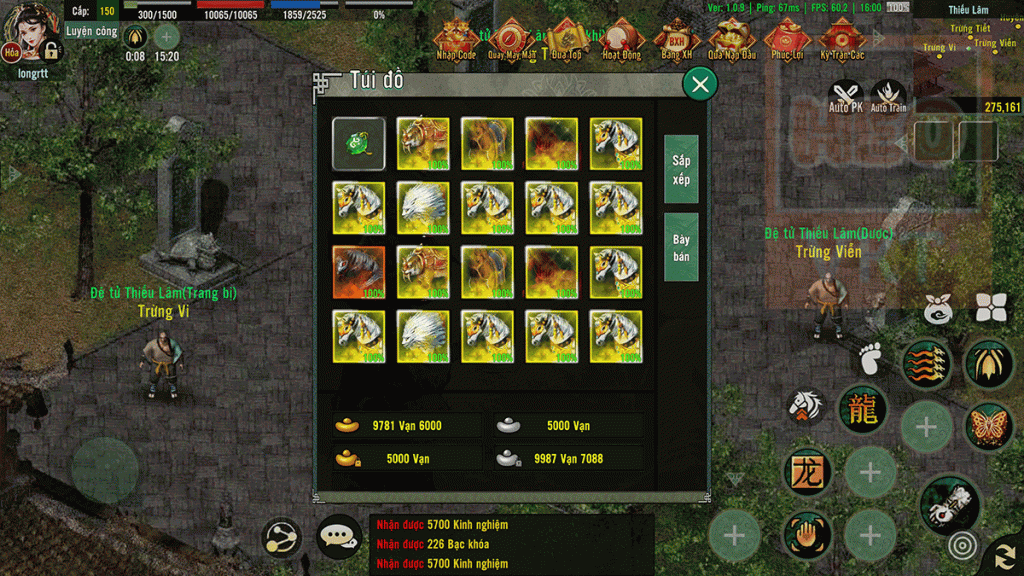Select the green jade item slot
This screenshot has width=1024, height=576.
[x=358, y=144]
